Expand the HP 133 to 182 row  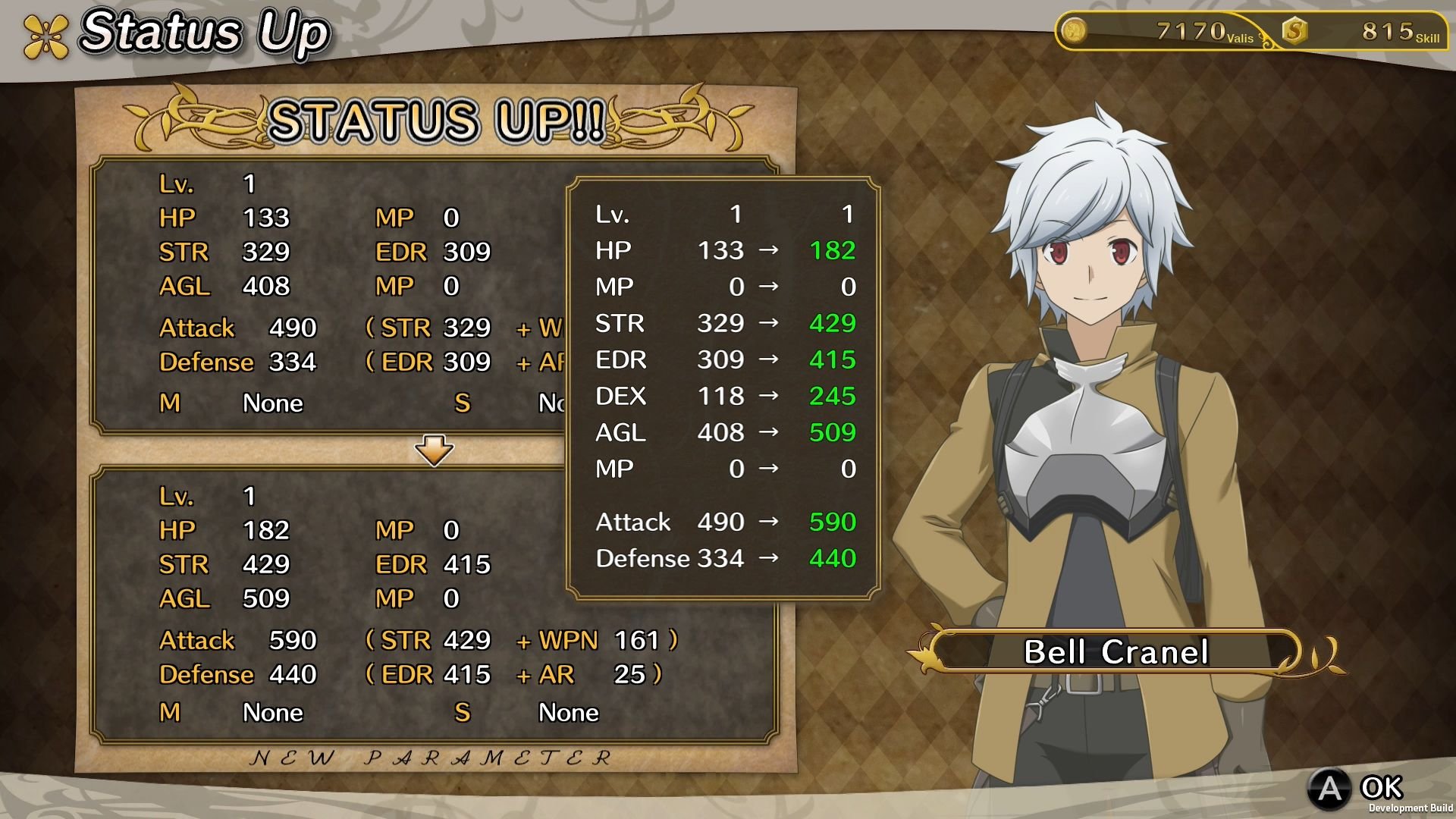coord(720,250)
